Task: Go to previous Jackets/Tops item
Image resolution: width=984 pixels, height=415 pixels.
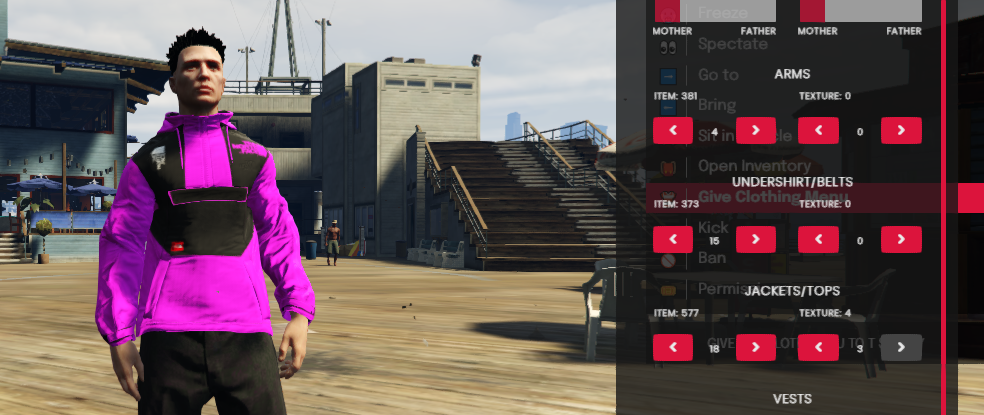Action: 673,347
